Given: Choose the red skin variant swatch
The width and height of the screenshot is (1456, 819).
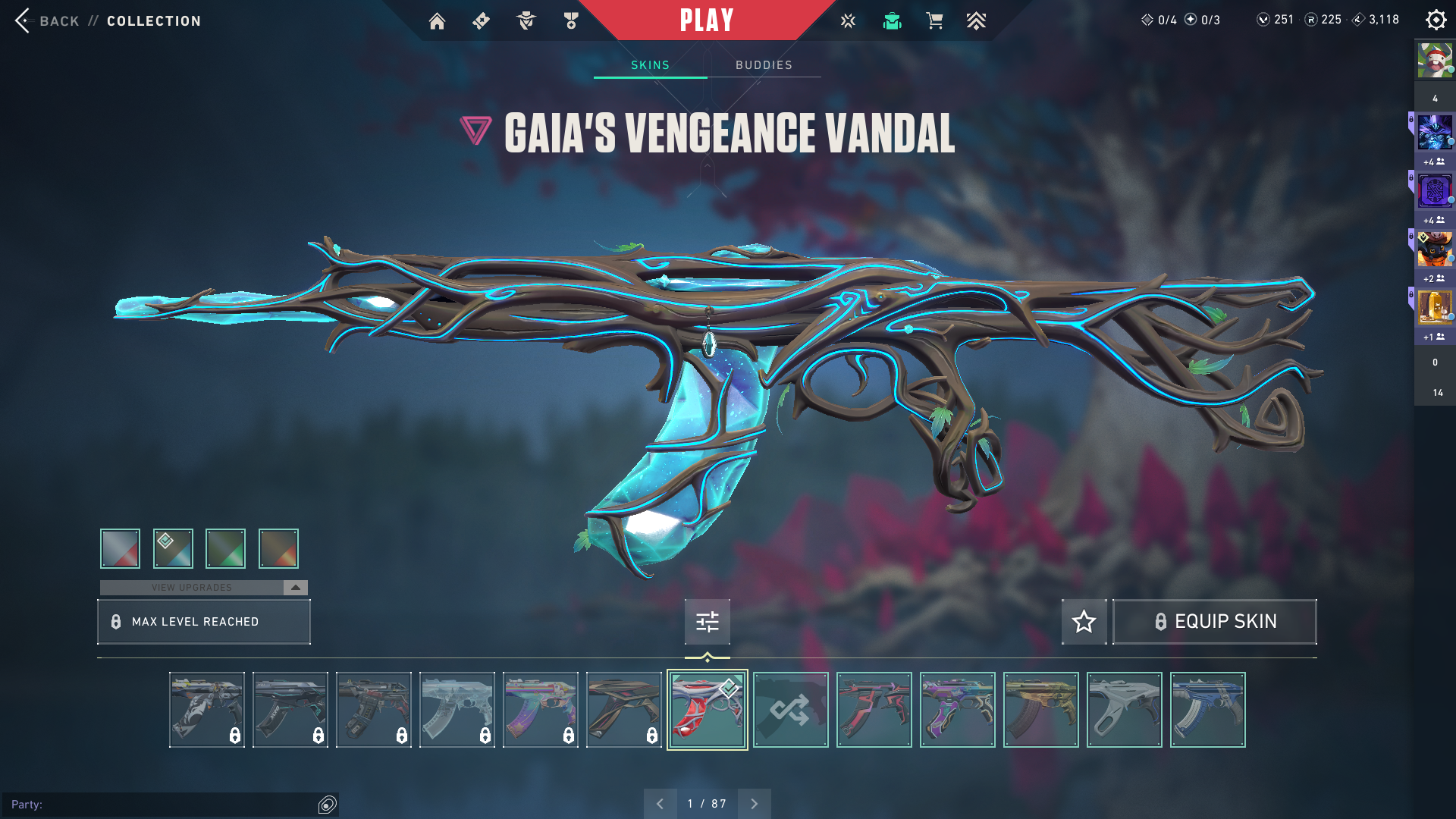Looking at the screenshot, I should tap(120, 548).
